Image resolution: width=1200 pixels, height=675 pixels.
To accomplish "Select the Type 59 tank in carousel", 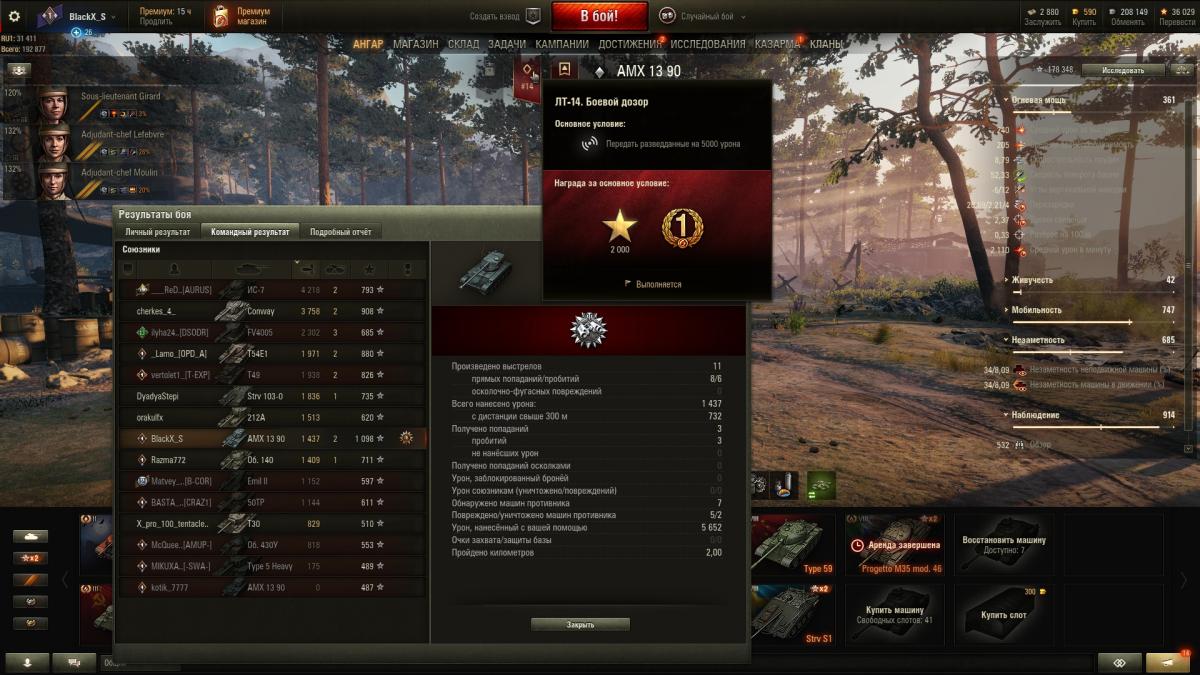I will 792,546.
